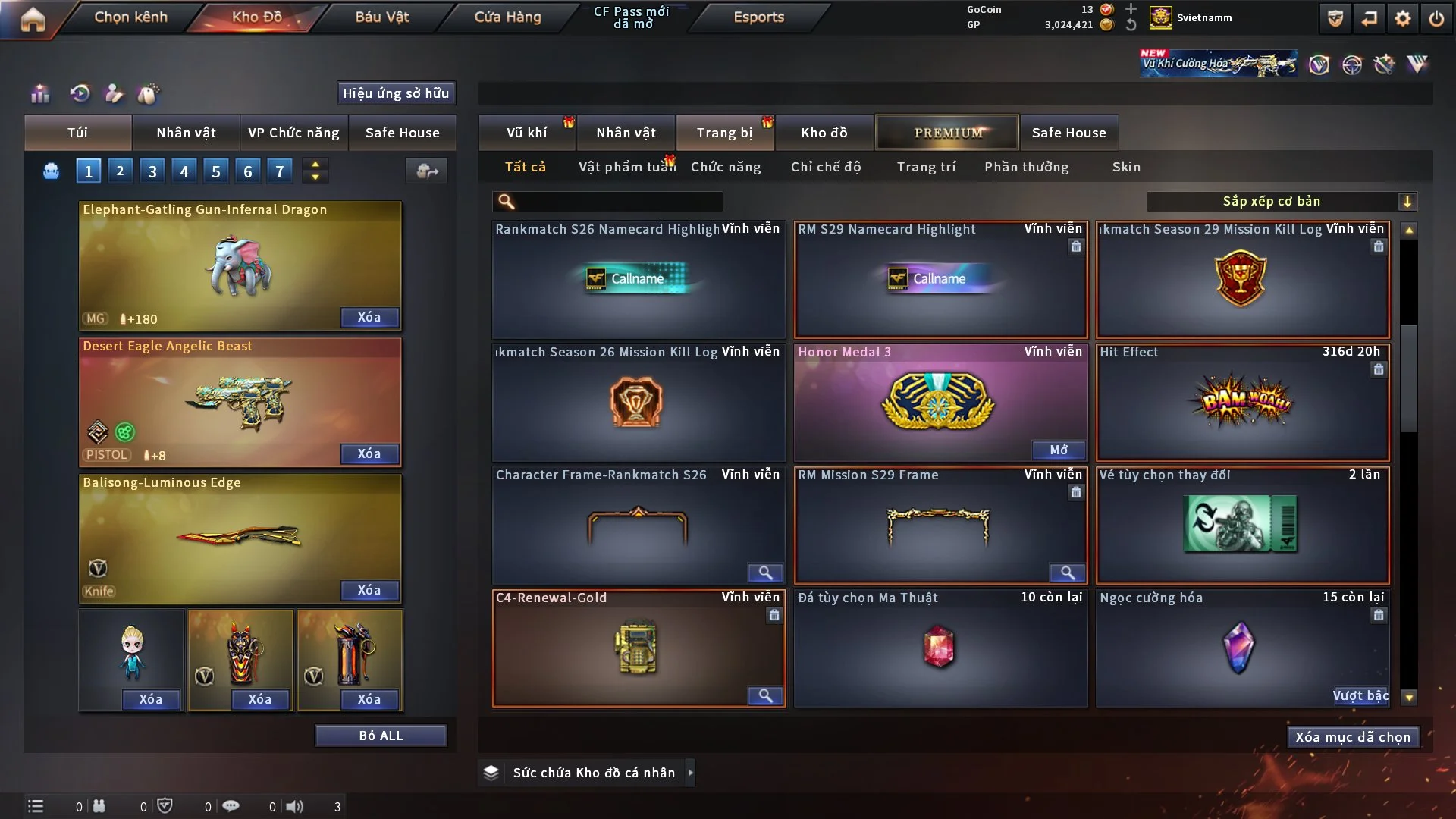Remove the Desert Eagle Angelic Beast
The height and width of the screenshot is (819, 1456).
pyautogui.click(x=369, y=453)
